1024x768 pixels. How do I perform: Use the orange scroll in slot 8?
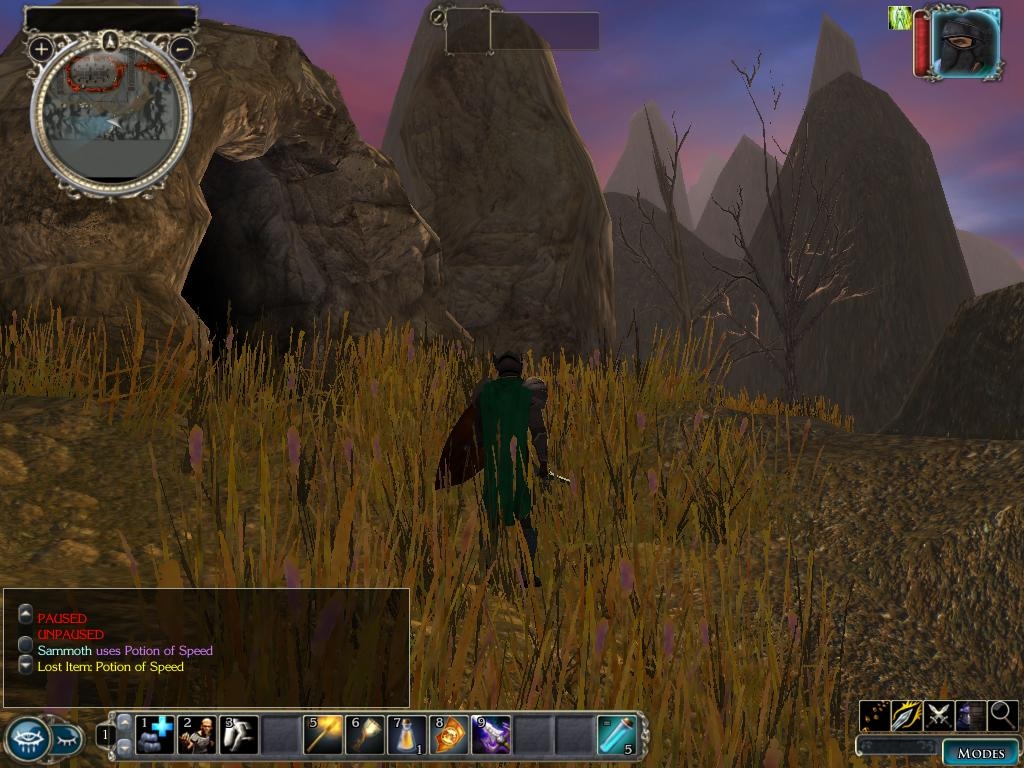point(449,735)
